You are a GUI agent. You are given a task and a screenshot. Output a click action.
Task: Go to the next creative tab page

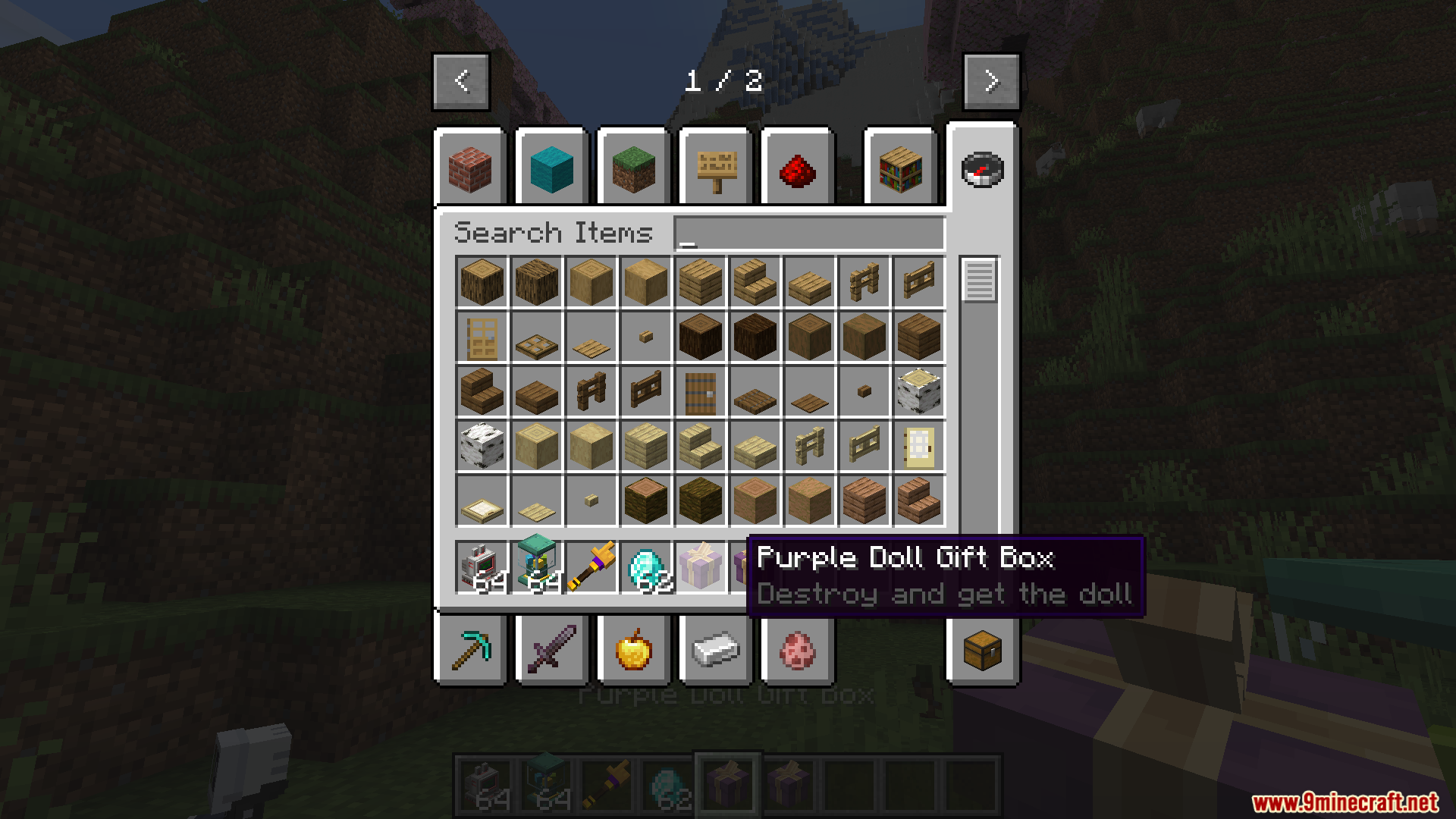(x=991, y=81)
